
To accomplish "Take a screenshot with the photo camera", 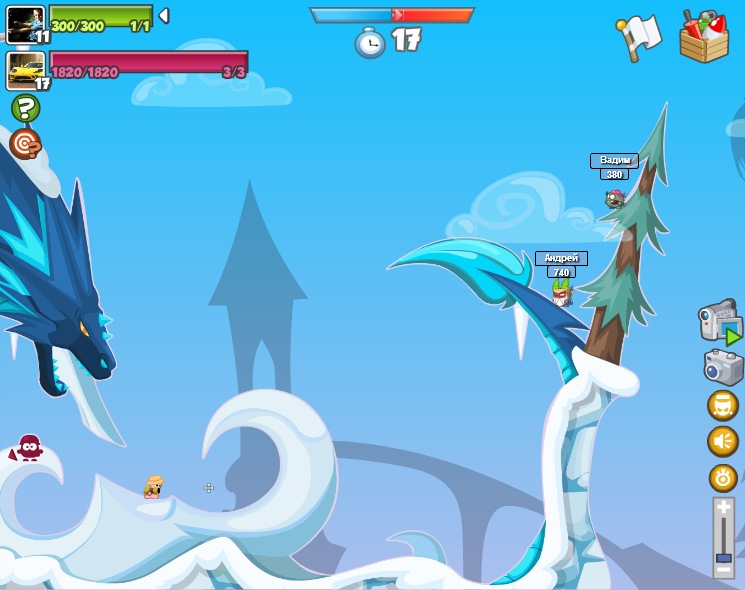I will (x=722, y=367).
